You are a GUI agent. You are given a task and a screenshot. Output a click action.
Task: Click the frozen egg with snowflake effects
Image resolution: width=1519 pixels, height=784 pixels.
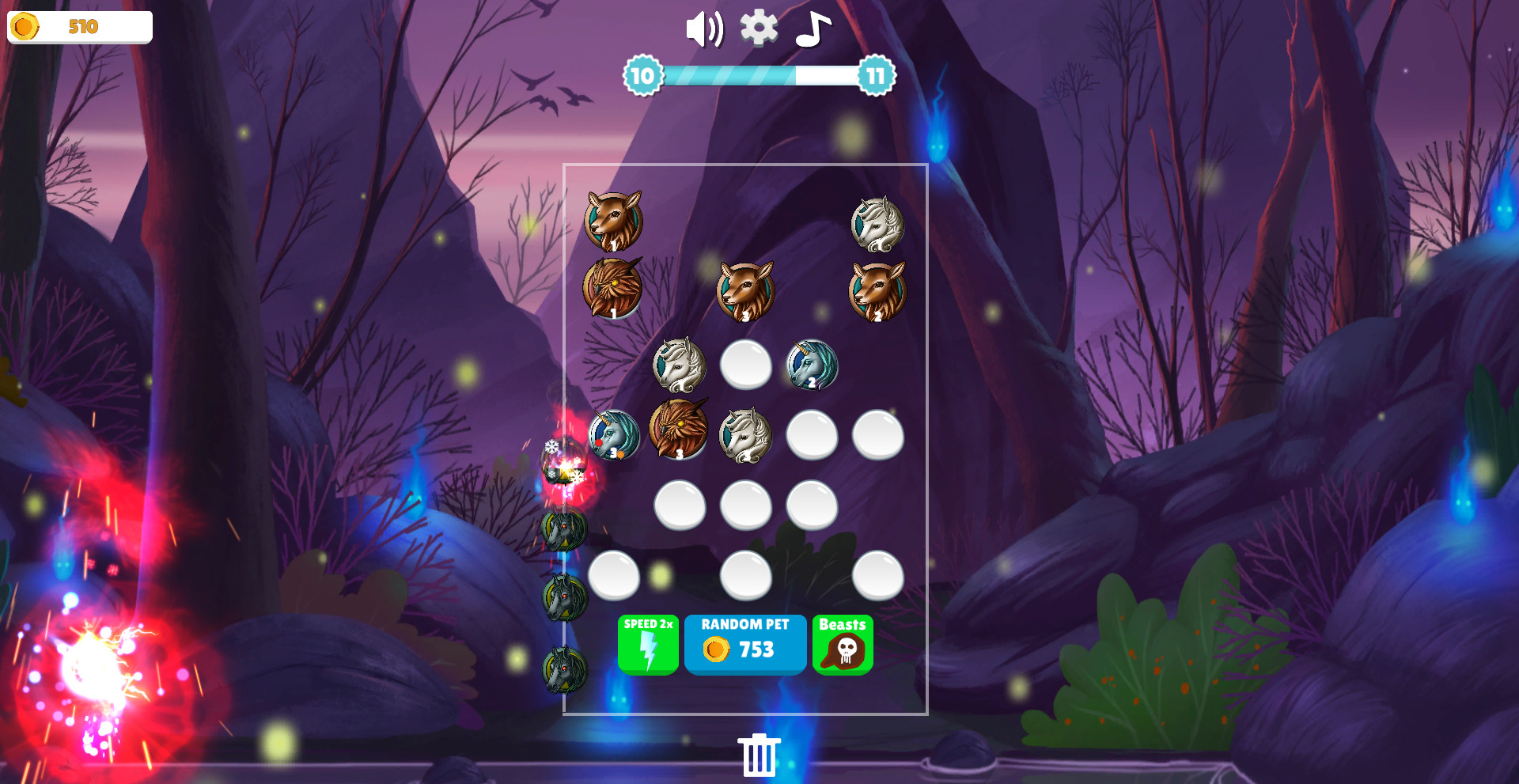coord(562,463)
